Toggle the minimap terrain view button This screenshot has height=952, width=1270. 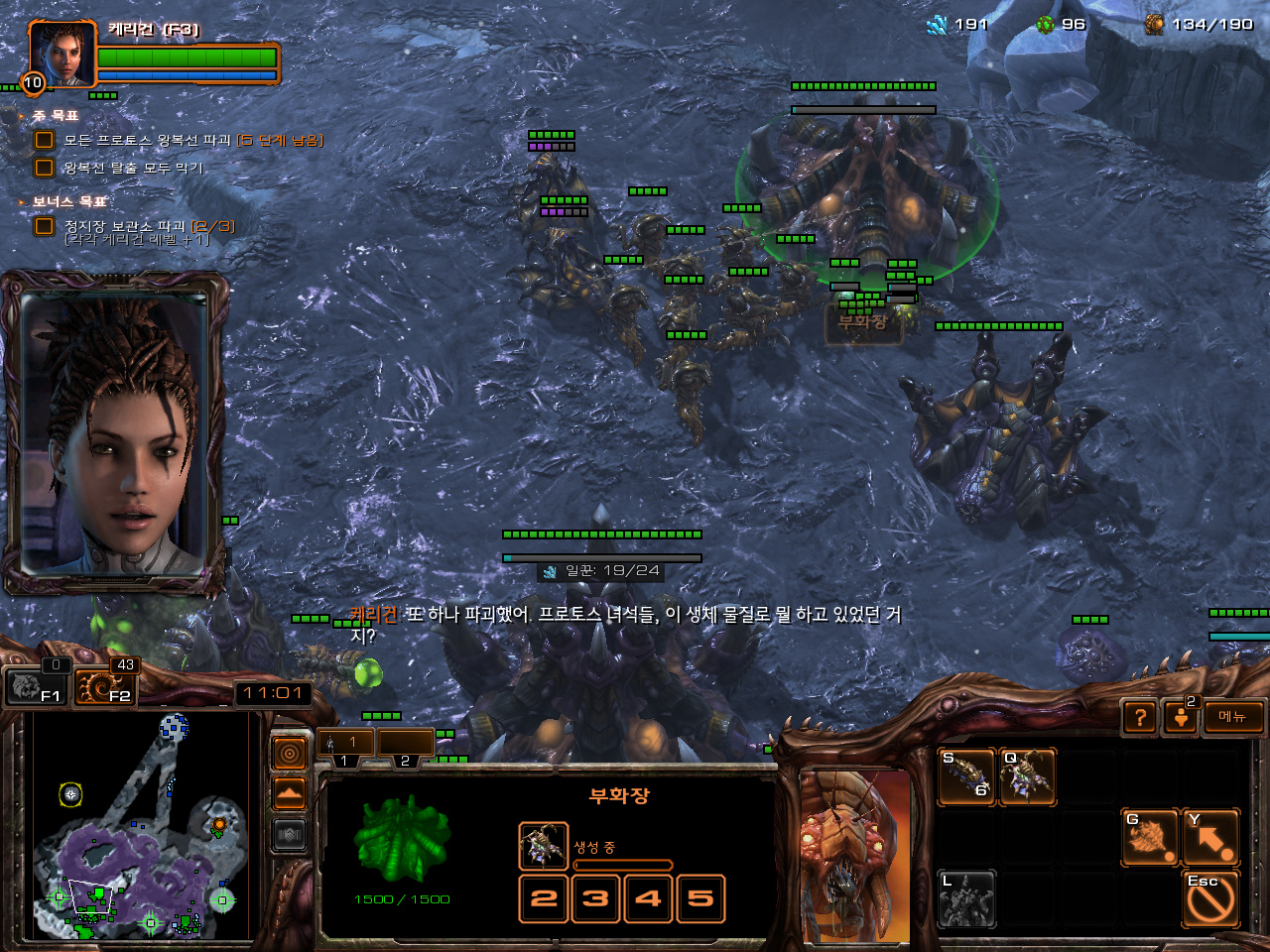289,794
